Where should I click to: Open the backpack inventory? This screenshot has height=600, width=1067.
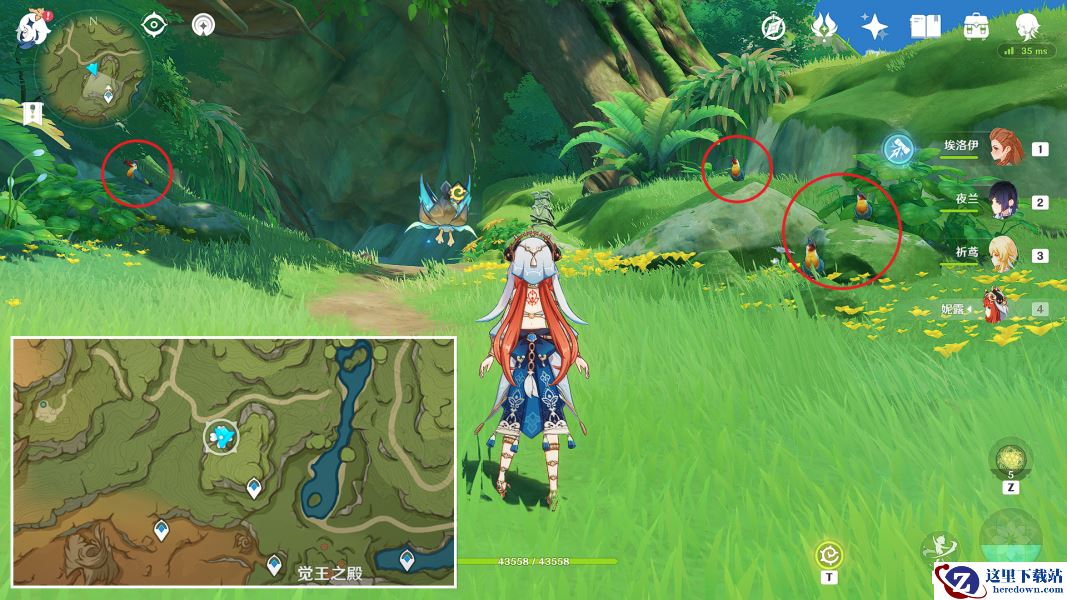pos(976,27)
